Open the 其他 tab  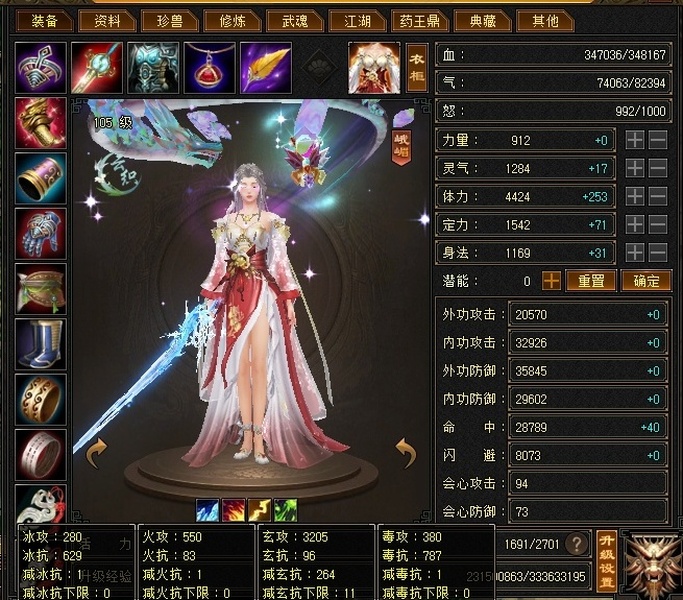click(547, 20)
